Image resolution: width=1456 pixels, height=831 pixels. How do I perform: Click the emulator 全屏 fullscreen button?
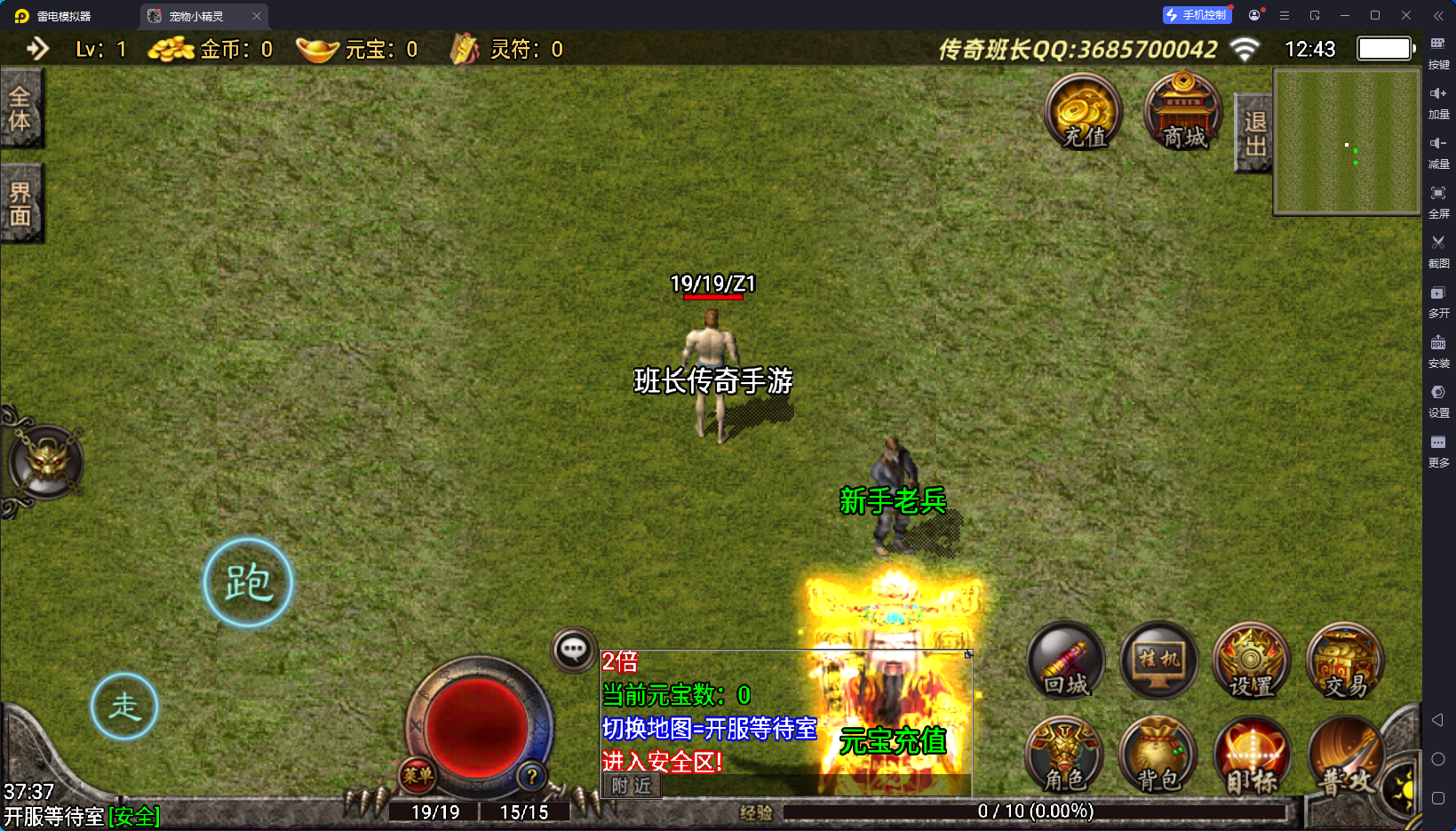tap(1438, 200)
